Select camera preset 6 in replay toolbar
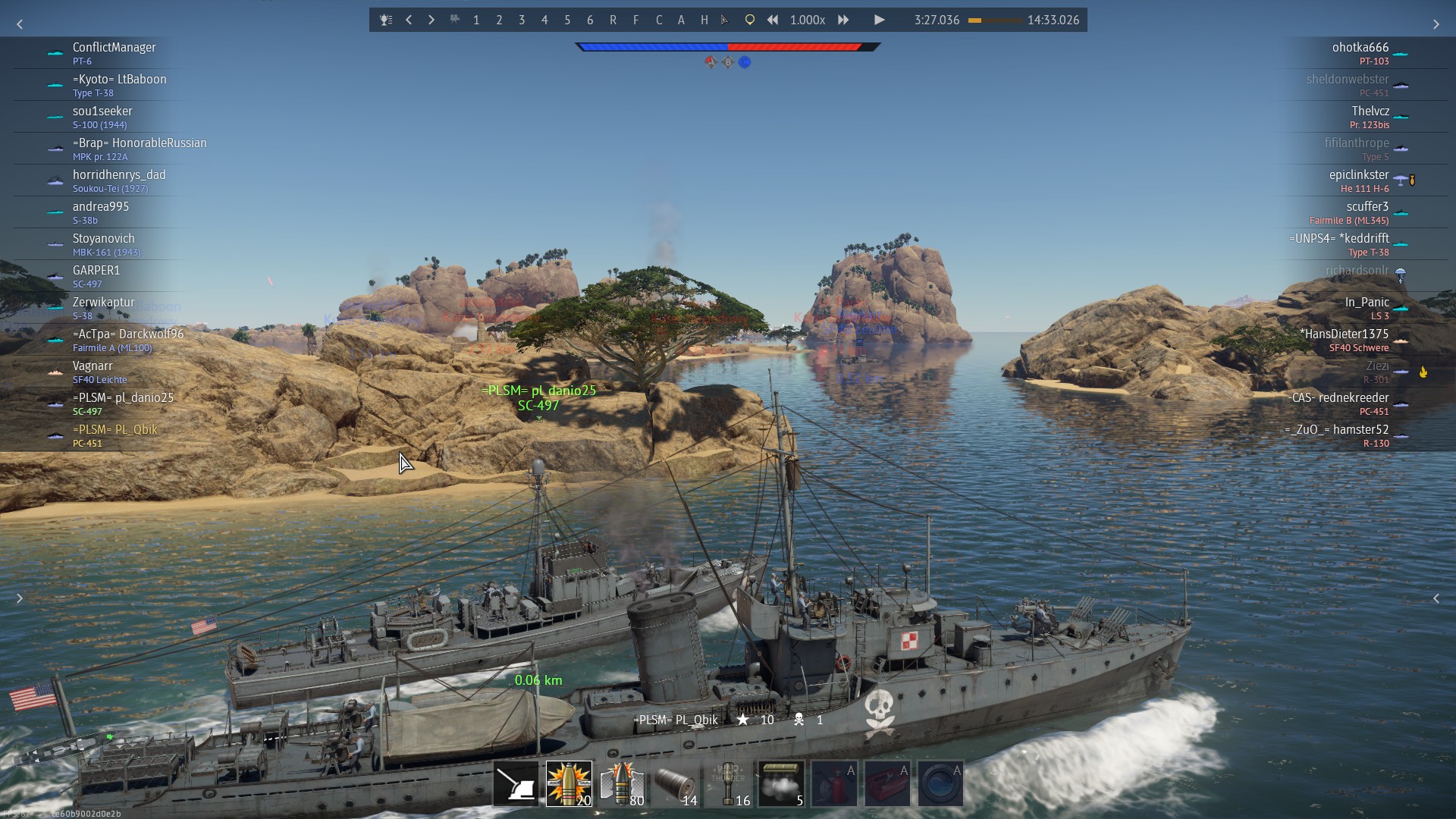 tap(590, 20)
